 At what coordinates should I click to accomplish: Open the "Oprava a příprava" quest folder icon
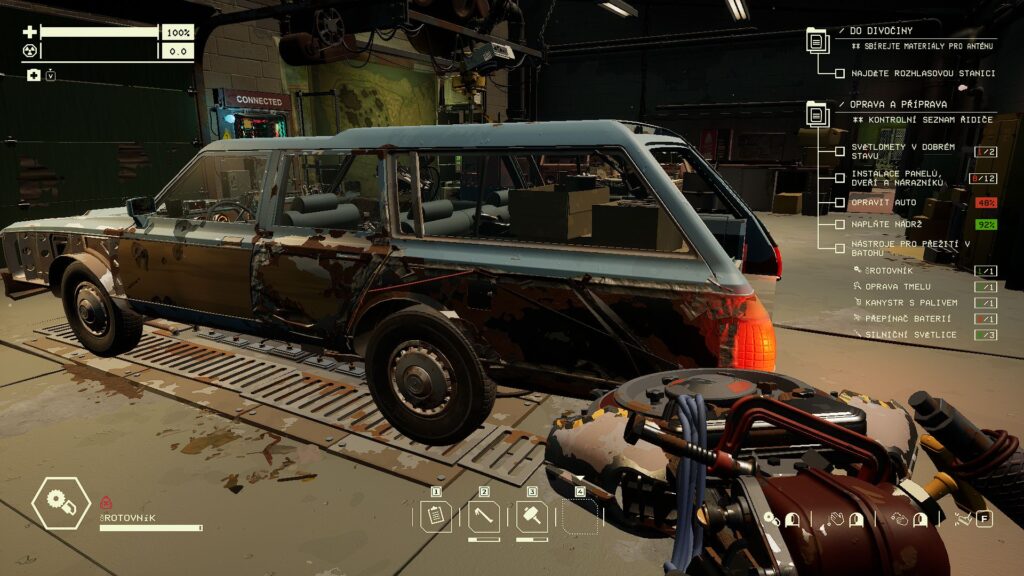[x=817, y=113]
